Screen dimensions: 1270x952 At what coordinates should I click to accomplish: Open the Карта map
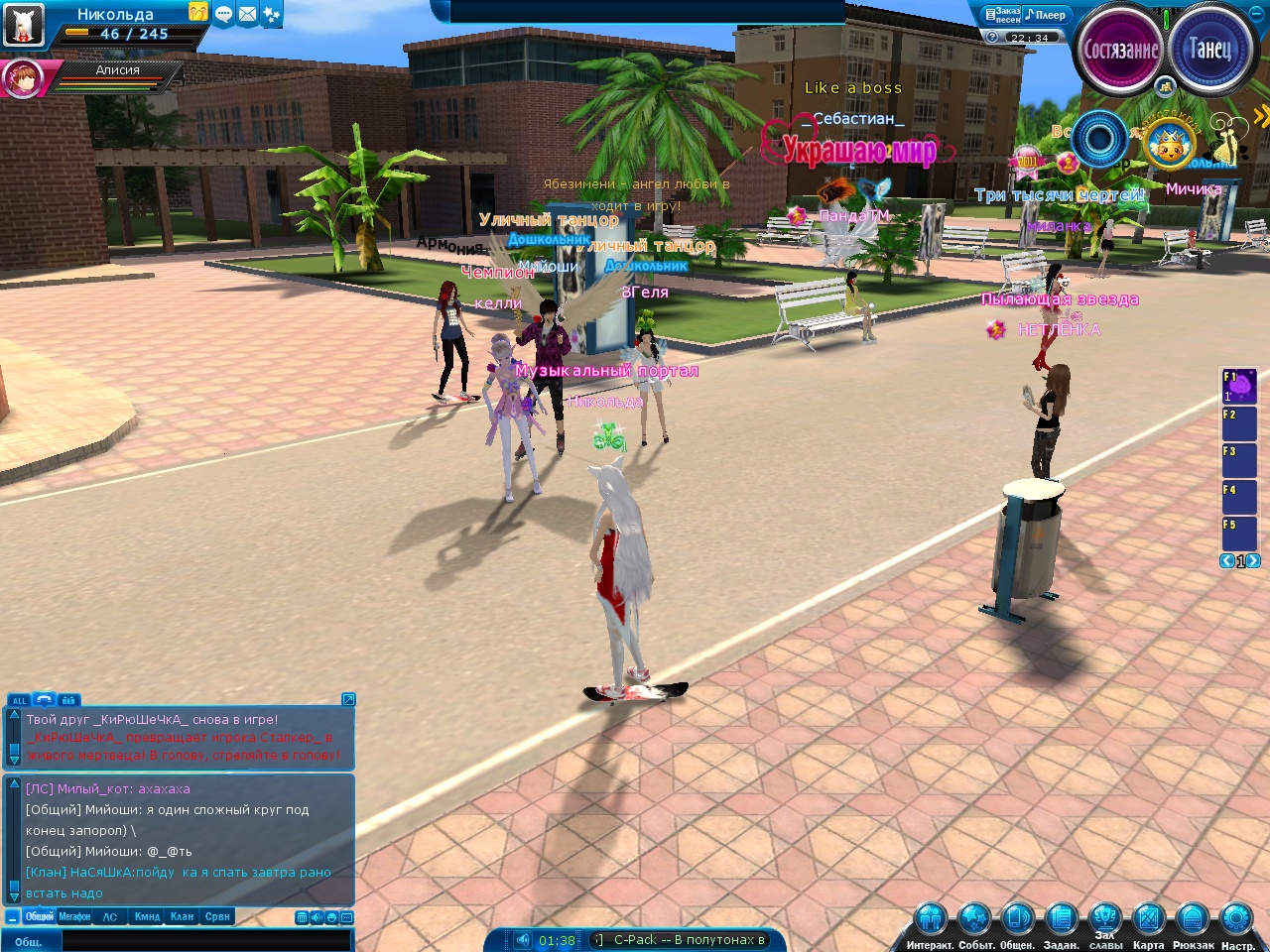pos(1148,920)
